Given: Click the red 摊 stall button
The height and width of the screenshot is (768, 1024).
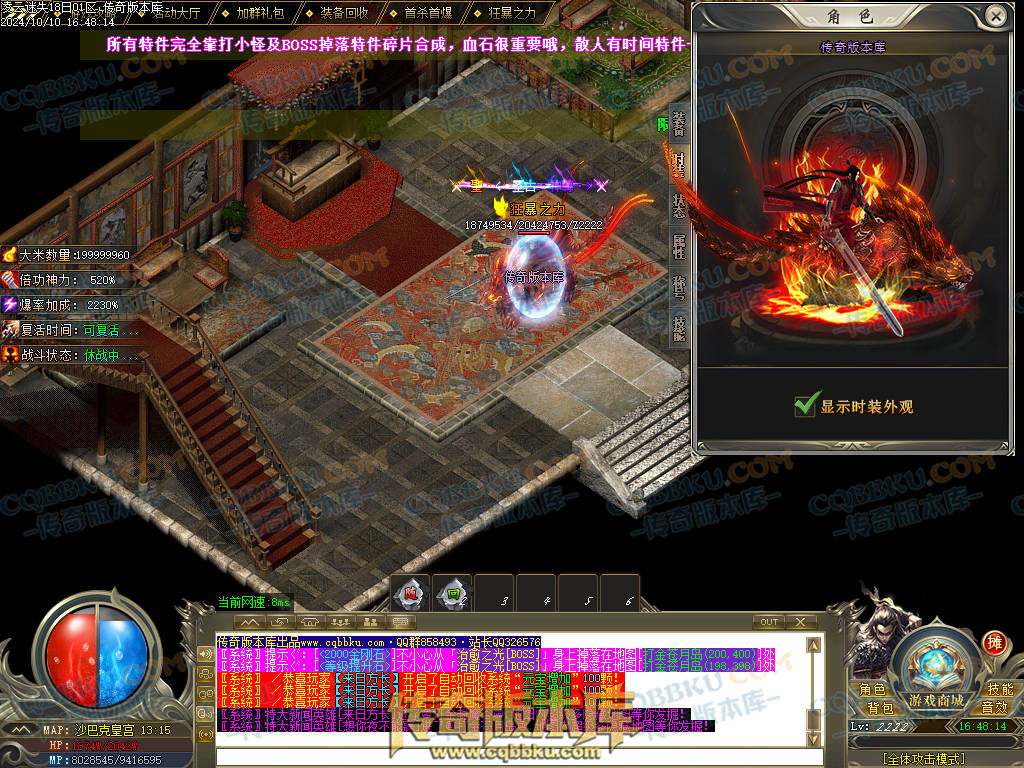Looking at the screenshot, I should (x=994, y=642).
